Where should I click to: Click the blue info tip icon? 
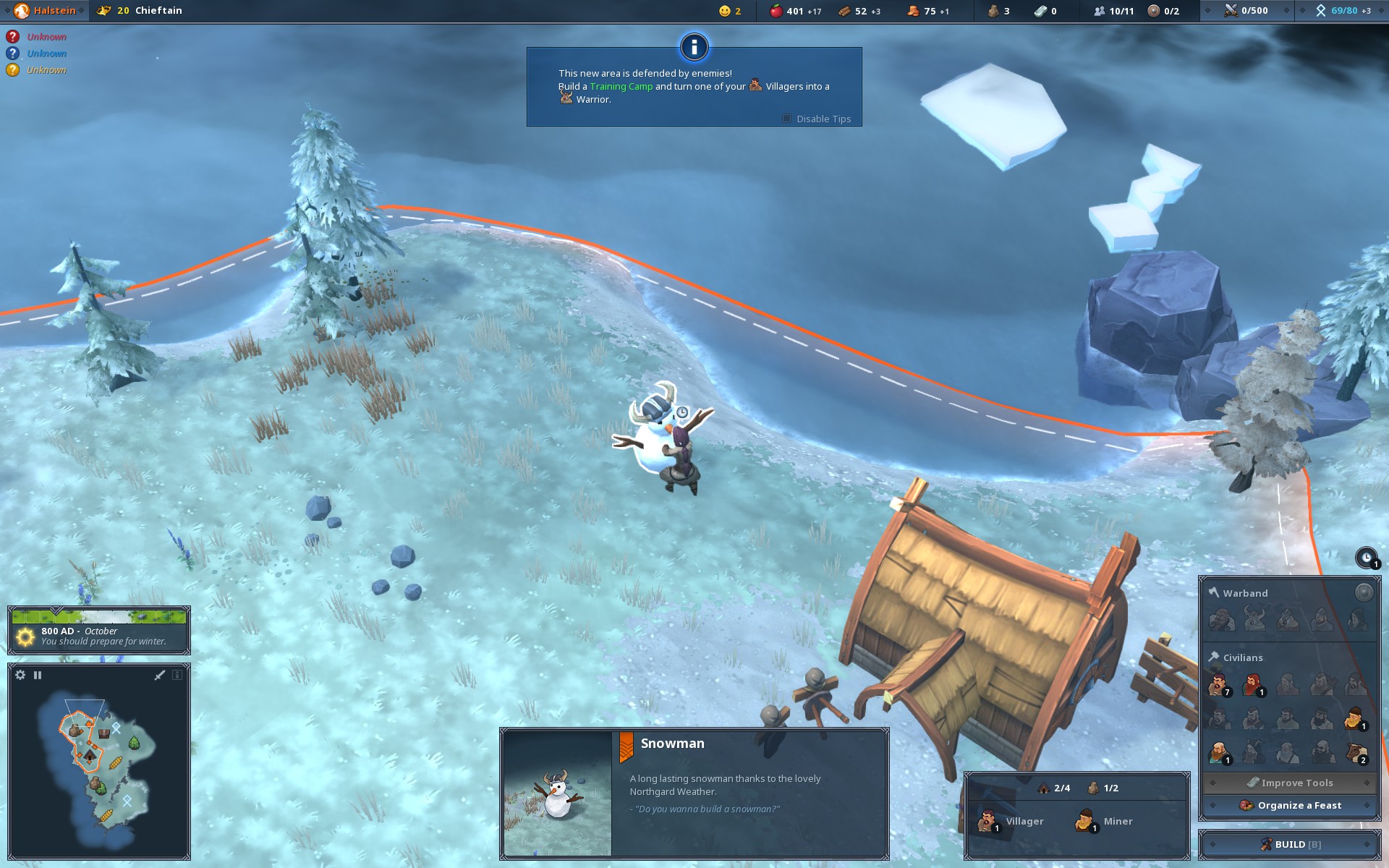[x=694, y=47]
